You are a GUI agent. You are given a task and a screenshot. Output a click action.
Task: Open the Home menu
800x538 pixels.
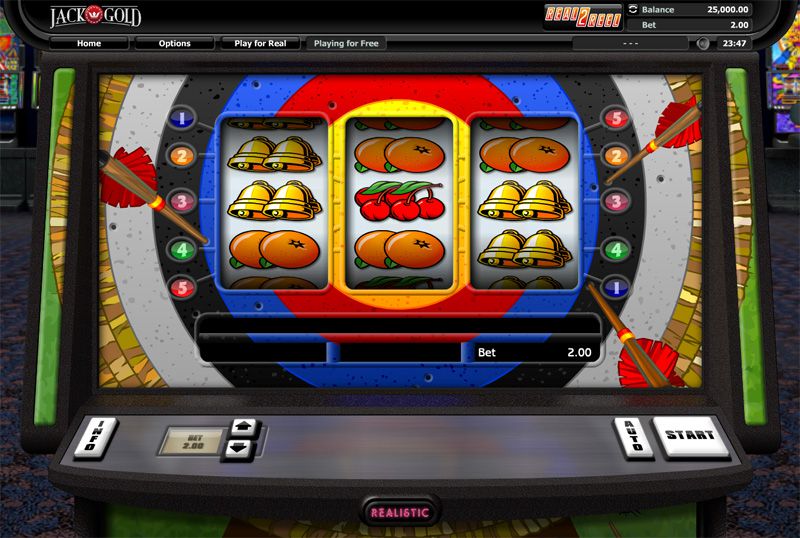(89, 44)
